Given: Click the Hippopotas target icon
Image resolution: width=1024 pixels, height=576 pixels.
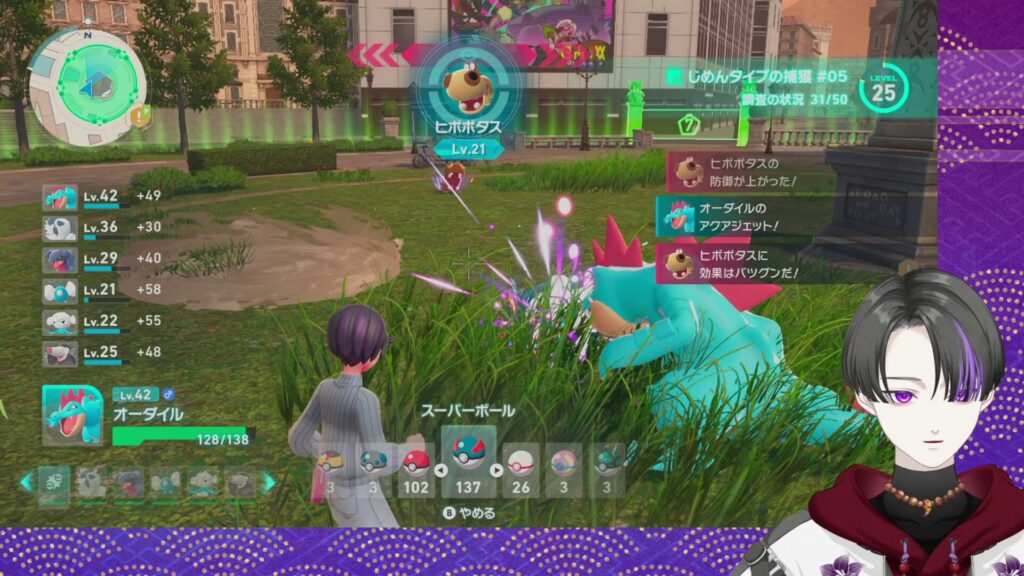Looking at the screenshot, I should tap(467, 83).
